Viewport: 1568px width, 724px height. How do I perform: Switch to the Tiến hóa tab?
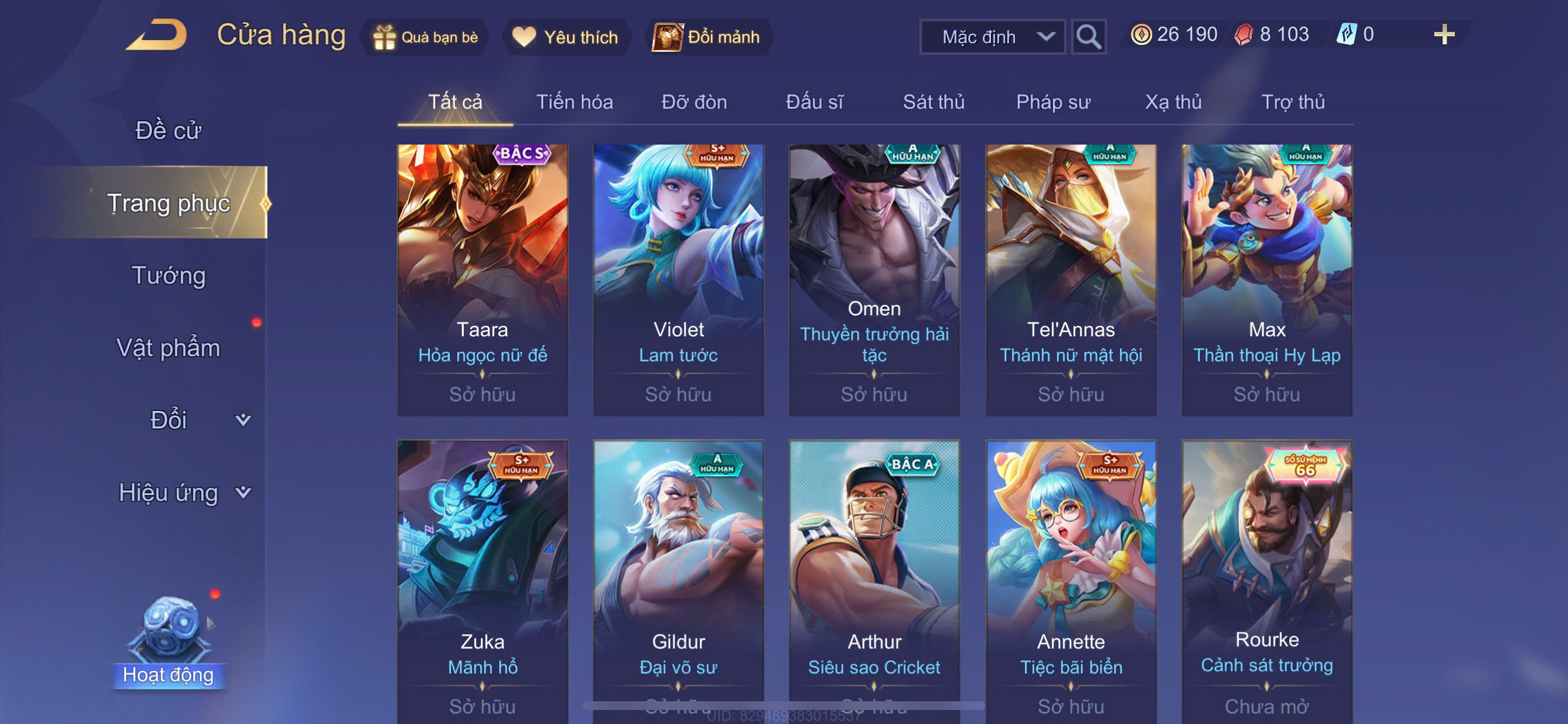pyautogui.click(x=574, y=101)
